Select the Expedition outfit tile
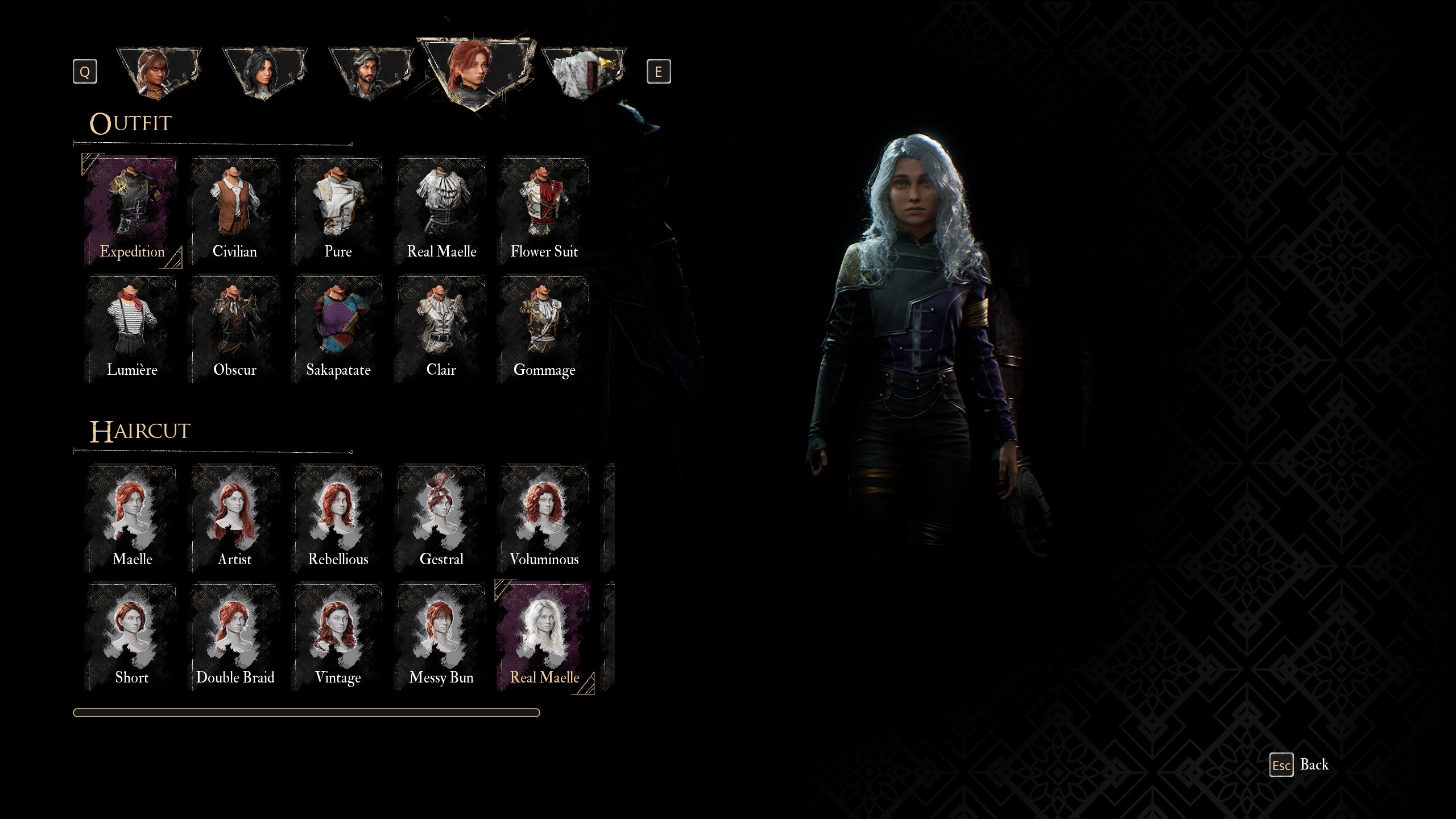Image resolution: width=1456 pixels, height=819 pixels. point(132,212)
